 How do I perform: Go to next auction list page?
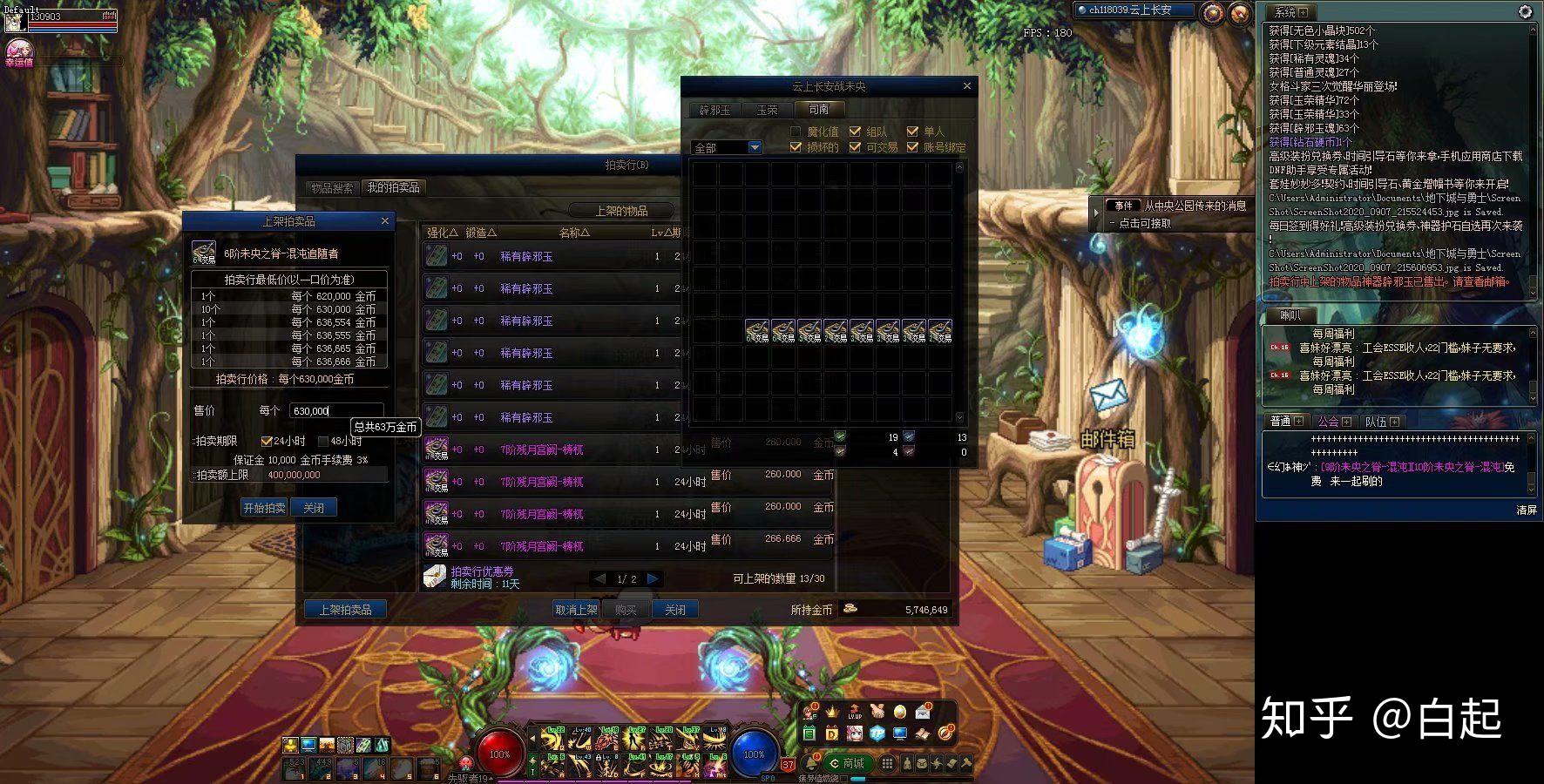(653, 578)
